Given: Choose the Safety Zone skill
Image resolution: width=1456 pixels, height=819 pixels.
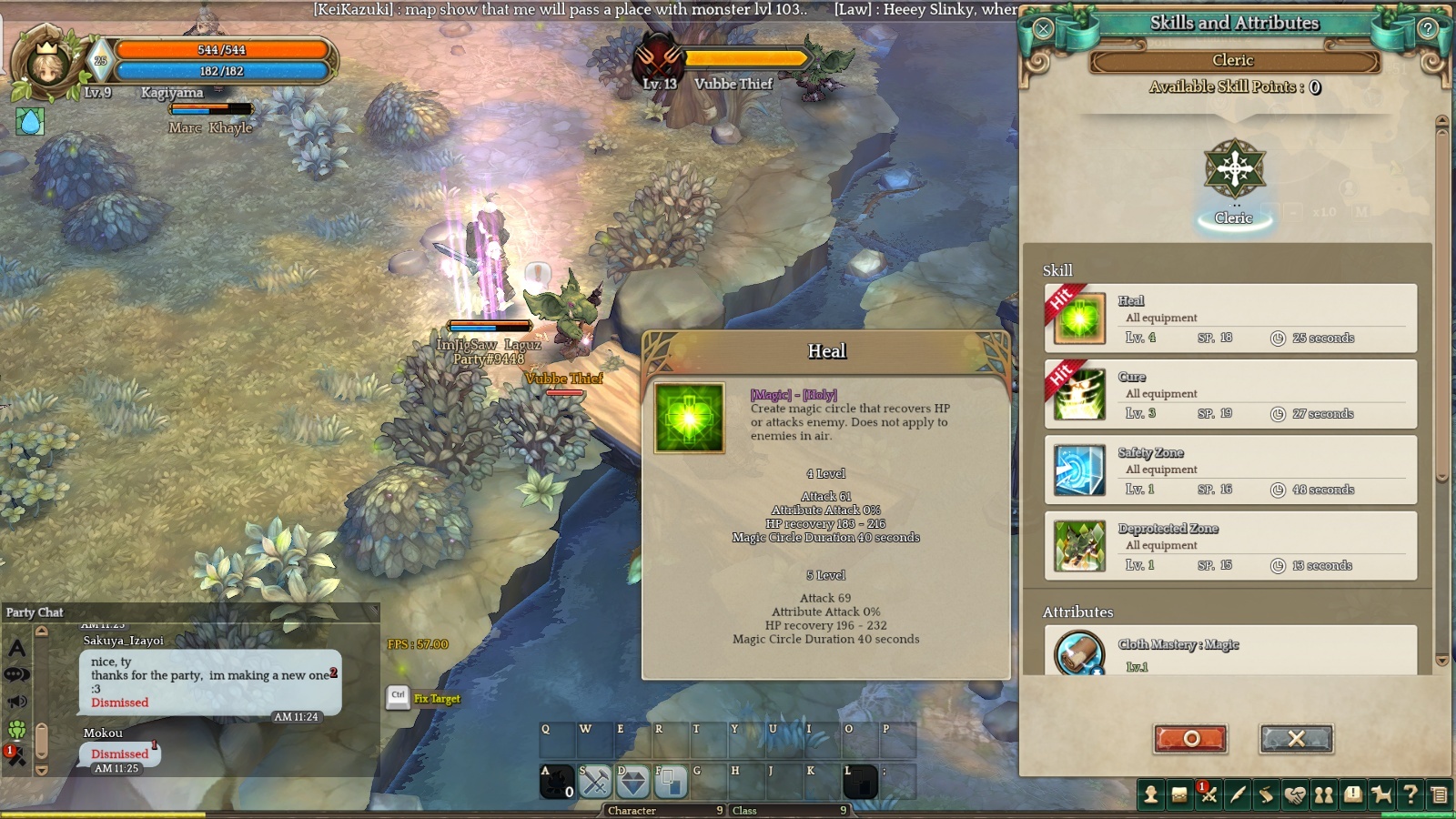Looking at the screenshot, I should point(1230,470).
